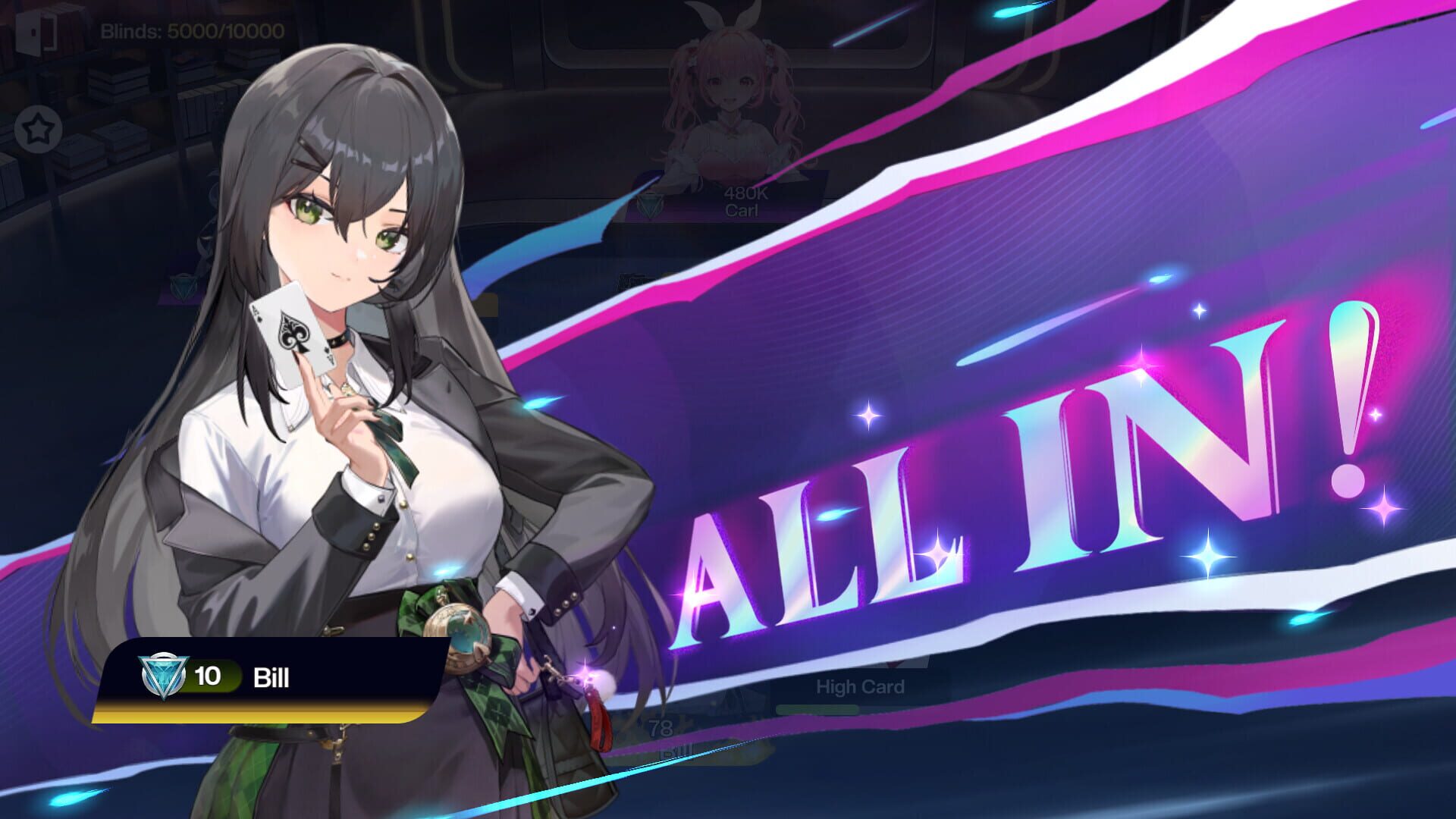Viewport: 1456px width, 819px height.
Task: Click Bill's diamond rank badge
Action: (162, 676)
